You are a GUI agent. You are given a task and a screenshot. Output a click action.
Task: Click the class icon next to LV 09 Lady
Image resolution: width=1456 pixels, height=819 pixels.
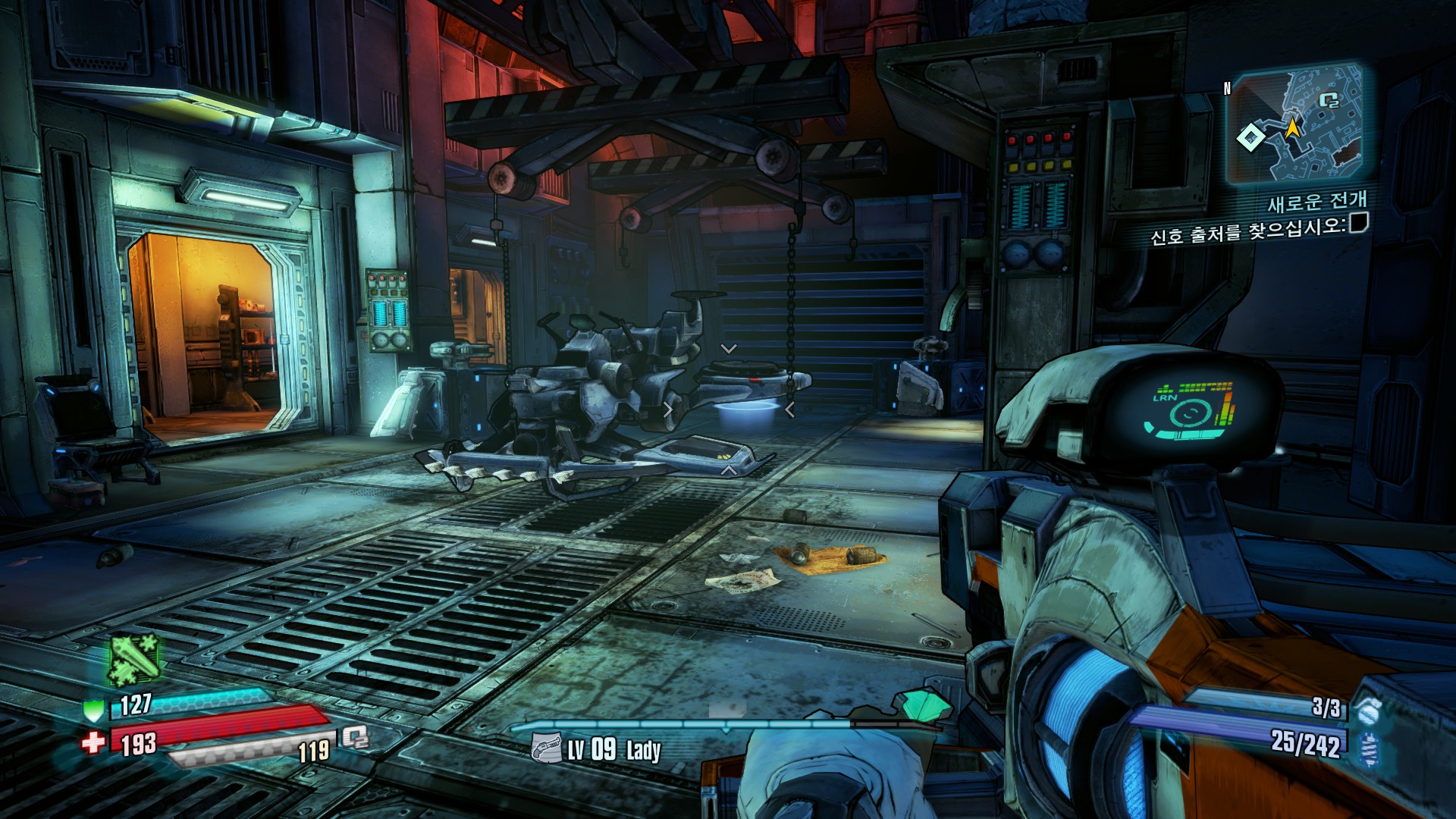click(546, 749)
